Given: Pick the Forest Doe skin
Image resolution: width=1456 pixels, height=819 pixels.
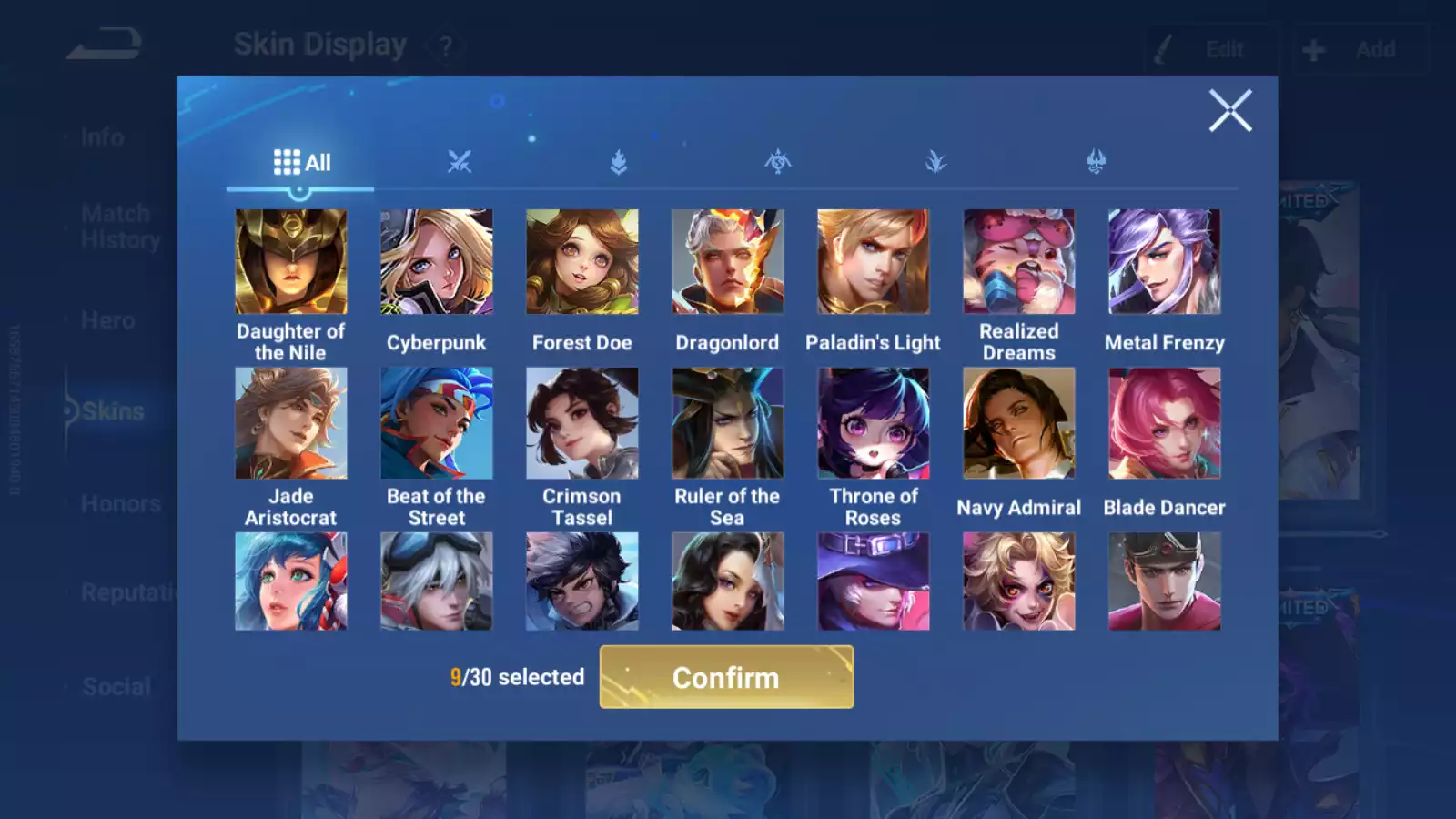Looking at the screenshot, I should tap(582, 262).
